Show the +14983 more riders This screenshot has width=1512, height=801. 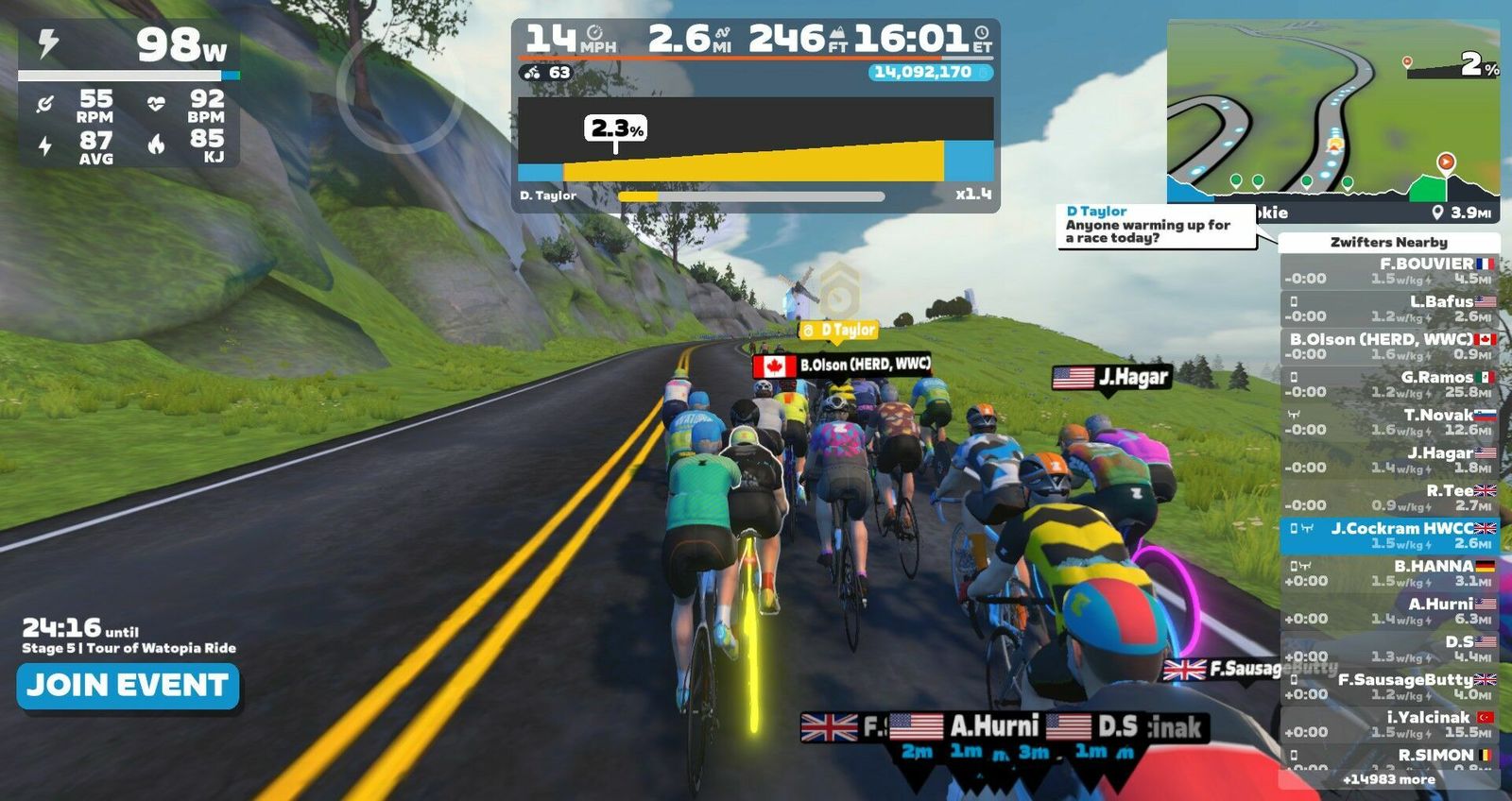1388,779
